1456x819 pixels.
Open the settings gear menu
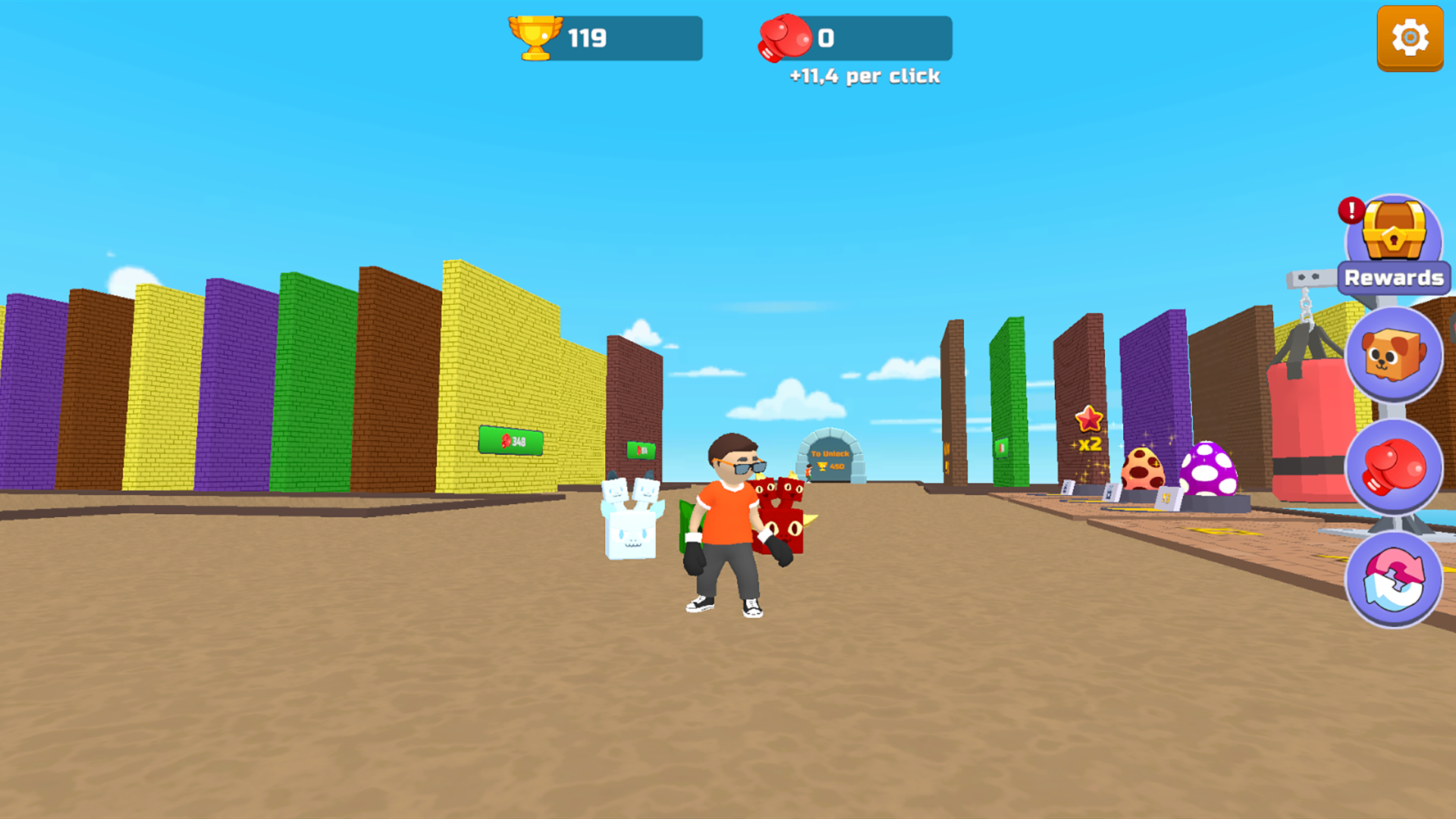point(1410,36)
